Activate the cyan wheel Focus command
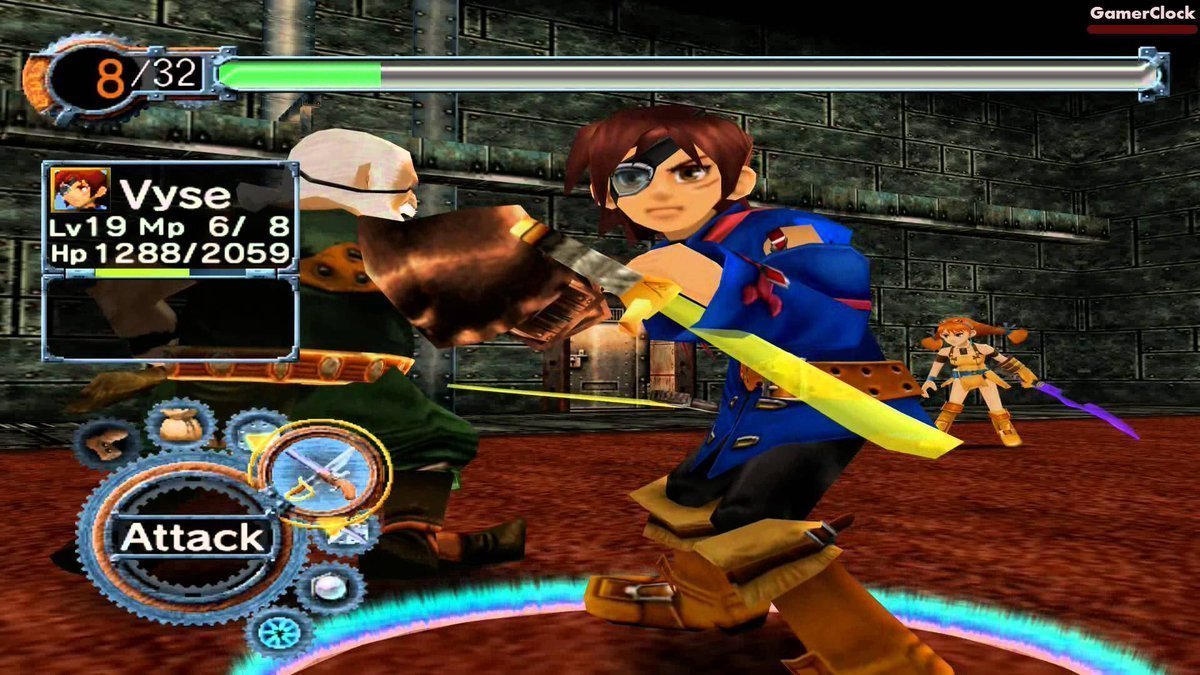This screenshot has width=1200, height=675. [280, 632]
